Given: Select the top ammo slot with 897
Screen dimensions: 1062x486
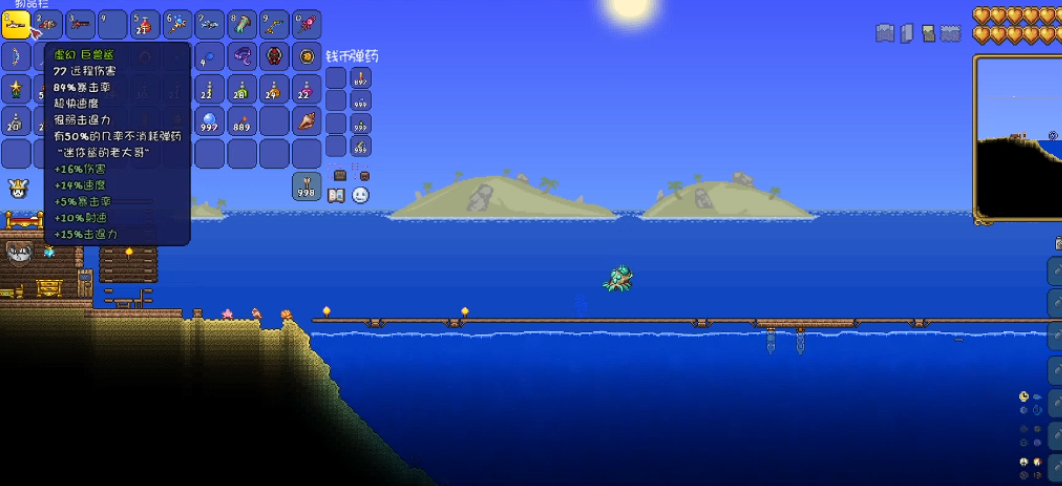Looking at the screenshot, I should click(361, 77).
